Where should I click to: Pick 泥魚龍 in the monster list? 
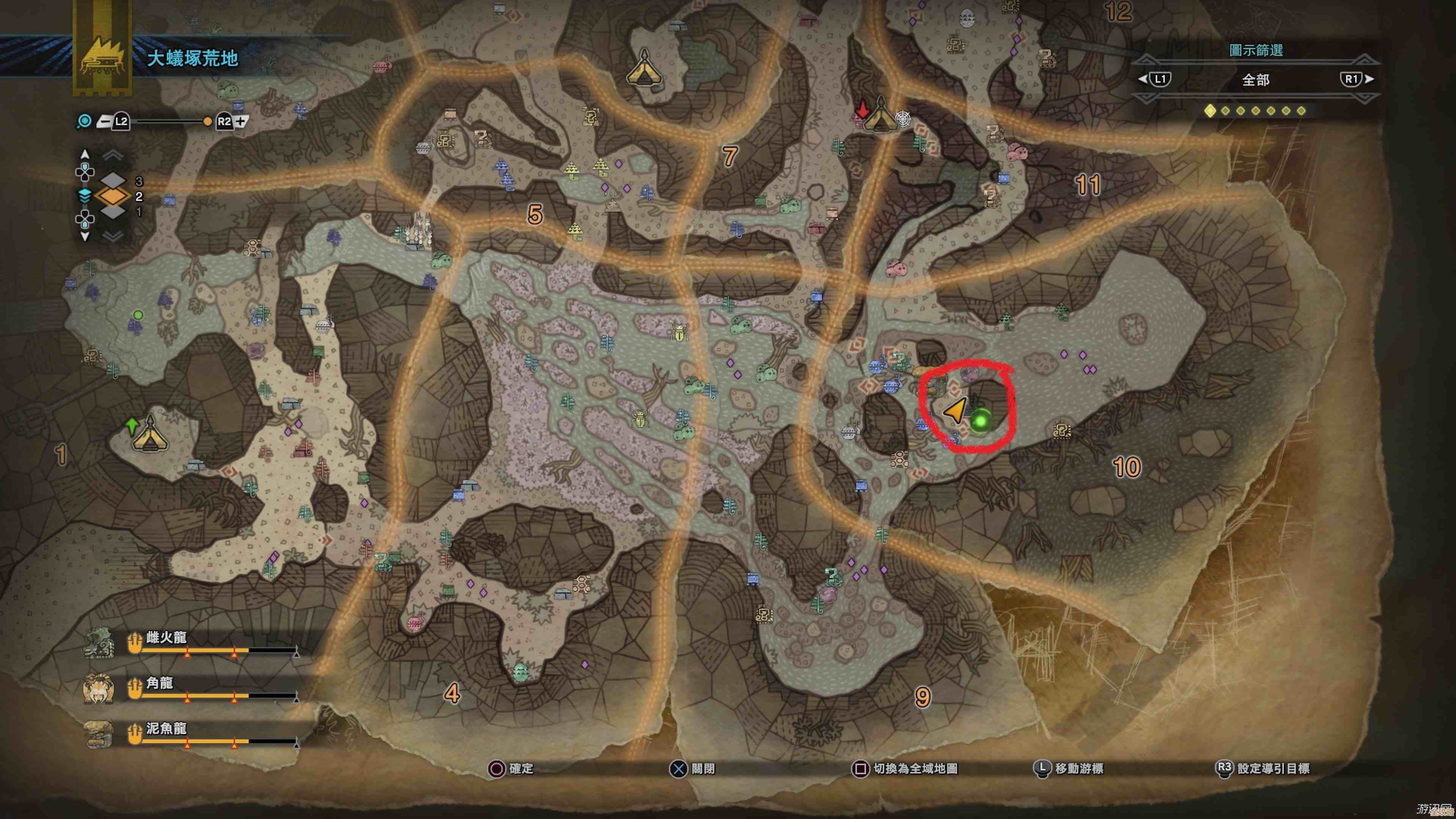pyautogui.click(x=166, y=728)
